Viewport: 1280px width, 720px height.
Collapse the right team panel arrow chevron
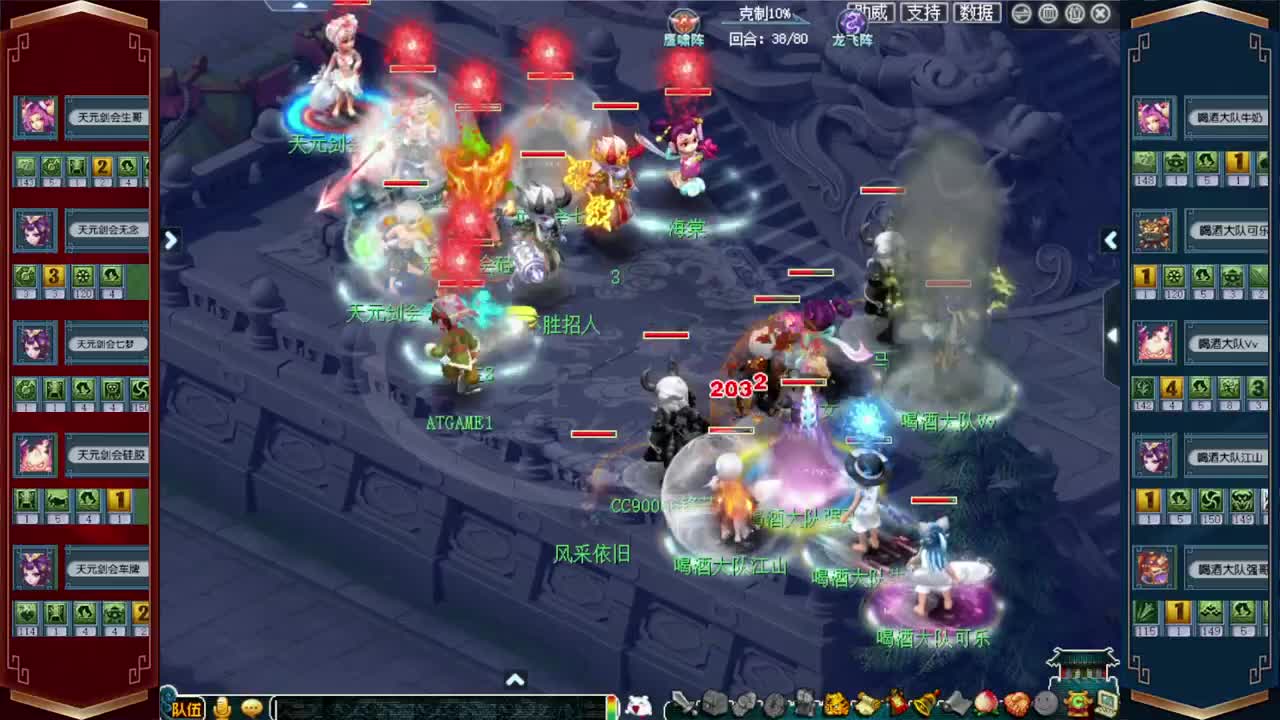tap(1111, 240)
